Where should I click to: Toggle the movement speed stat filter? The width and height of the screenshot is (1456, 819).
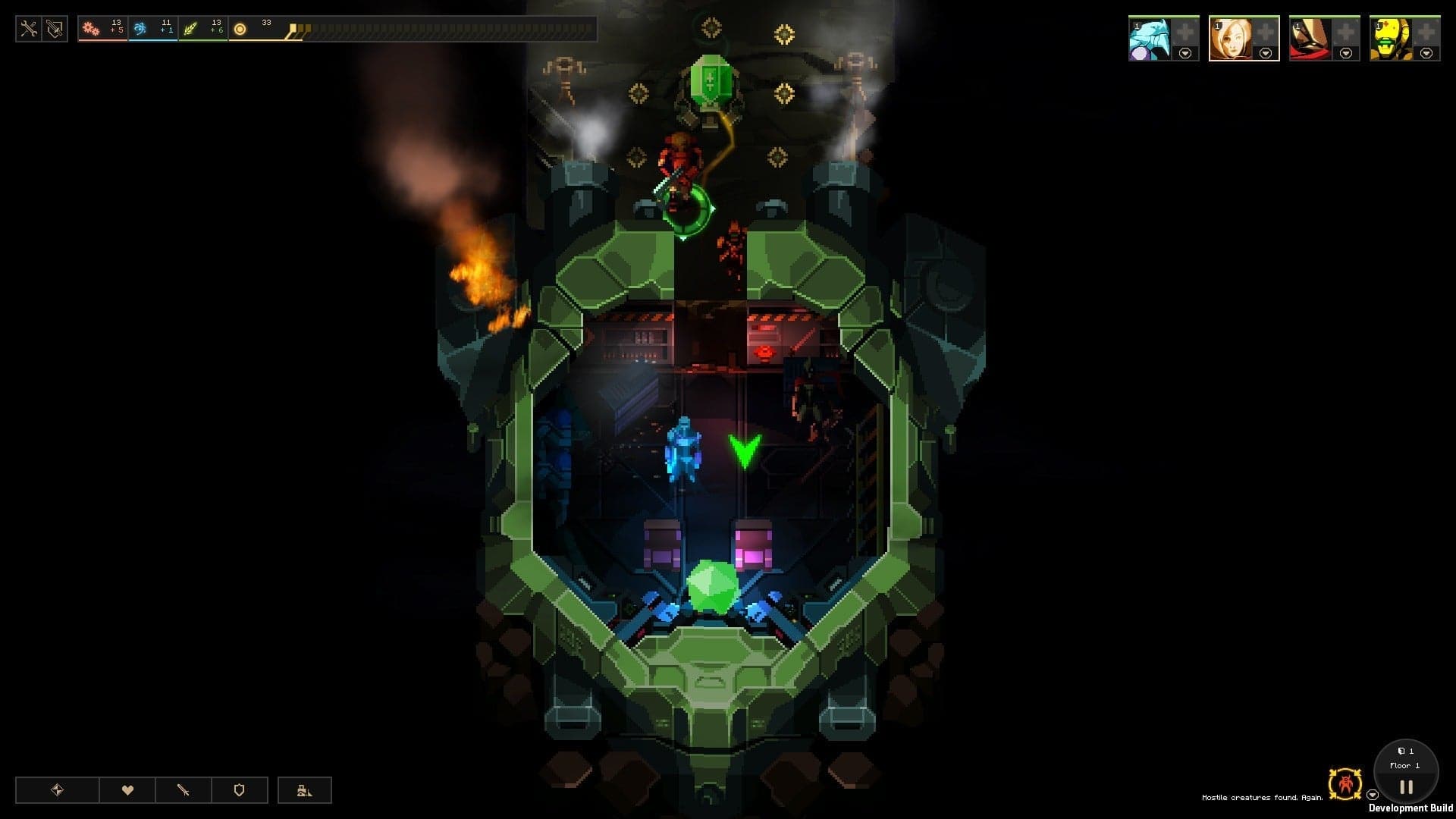coord(57,789)
